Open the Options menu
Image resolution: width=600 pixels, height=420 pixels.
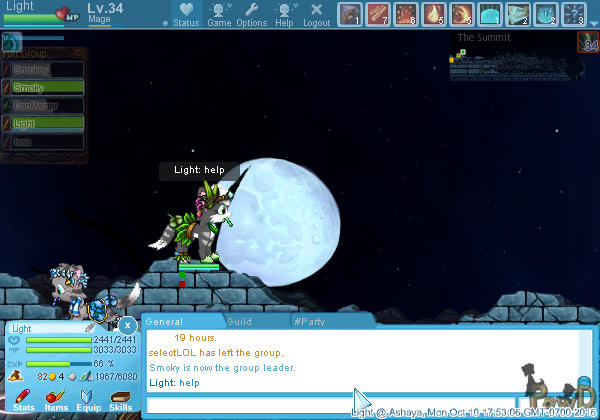[251, 14]
